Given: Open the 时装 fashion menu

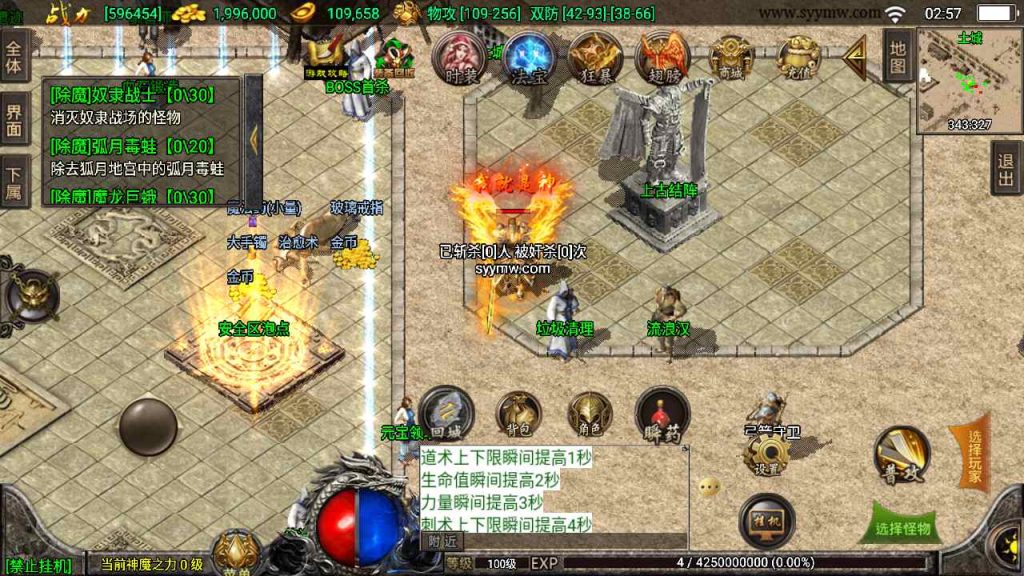Looking at the screenshot, I should pos(461,58).
